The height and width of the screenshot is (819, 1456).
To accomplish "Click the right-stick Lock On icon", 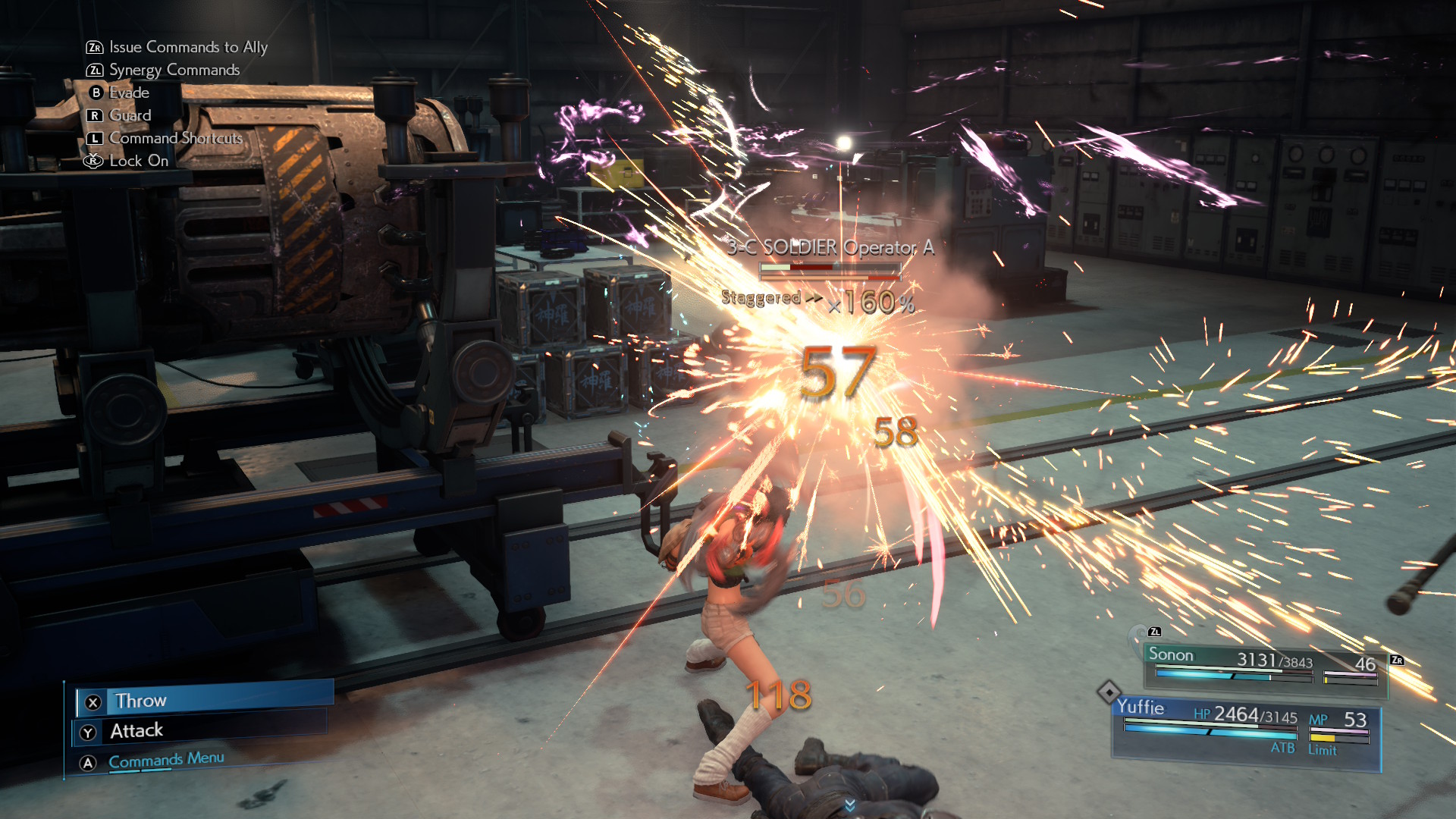I will click(x=93, y=161).
